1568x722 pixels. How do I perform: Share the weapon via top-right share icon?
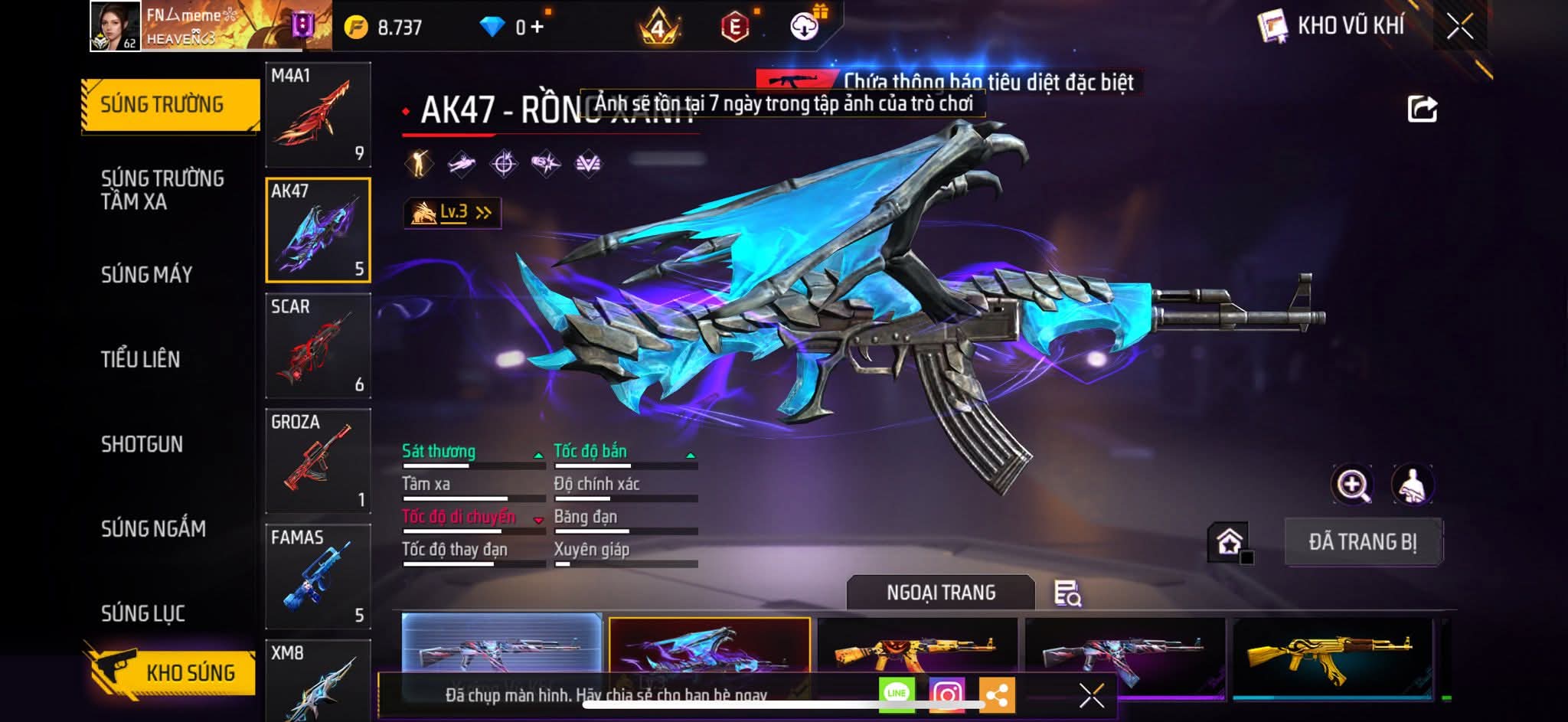(x=1422, y=109)
